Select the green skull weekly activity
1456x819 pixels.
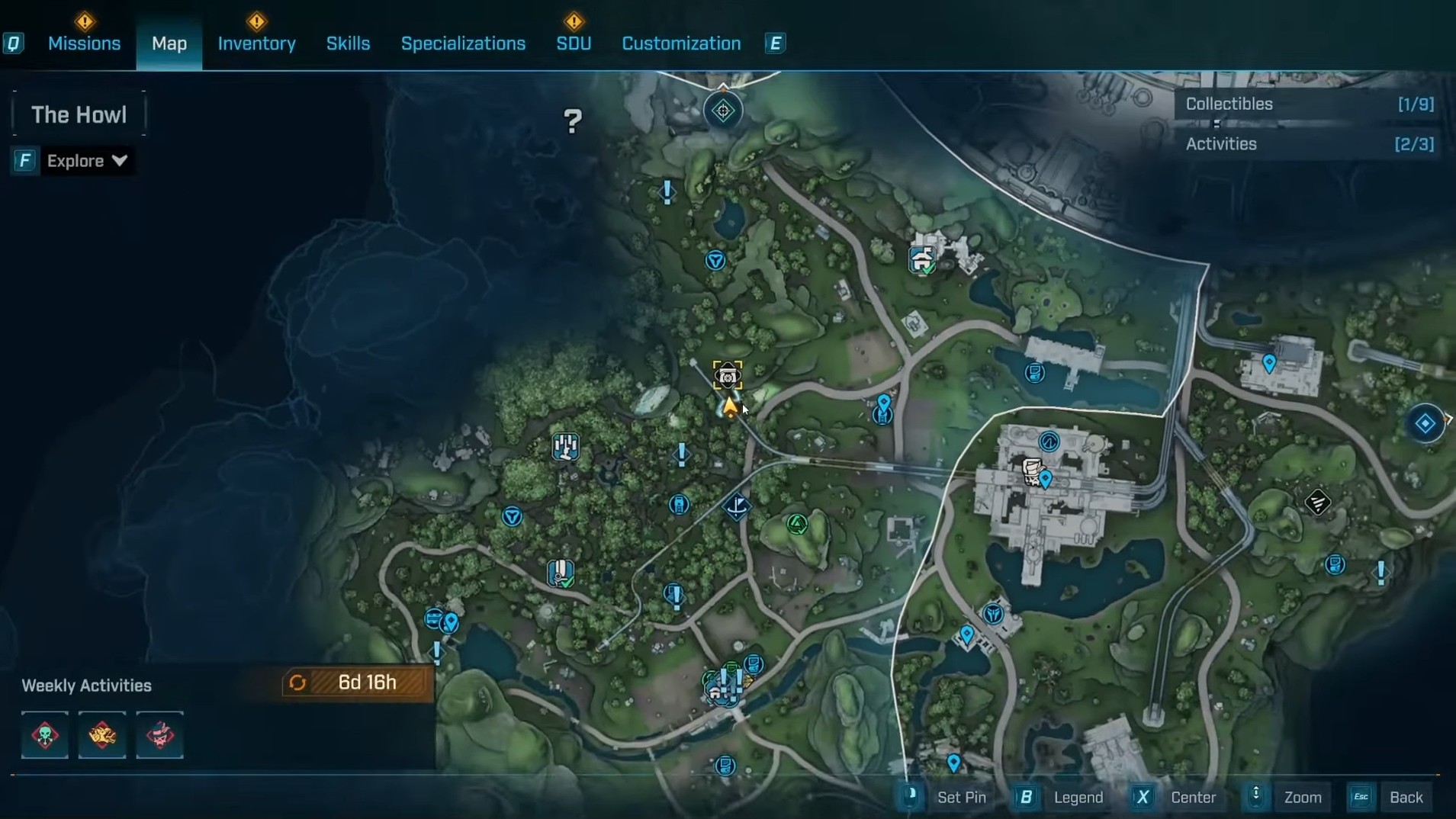(45, 735)
